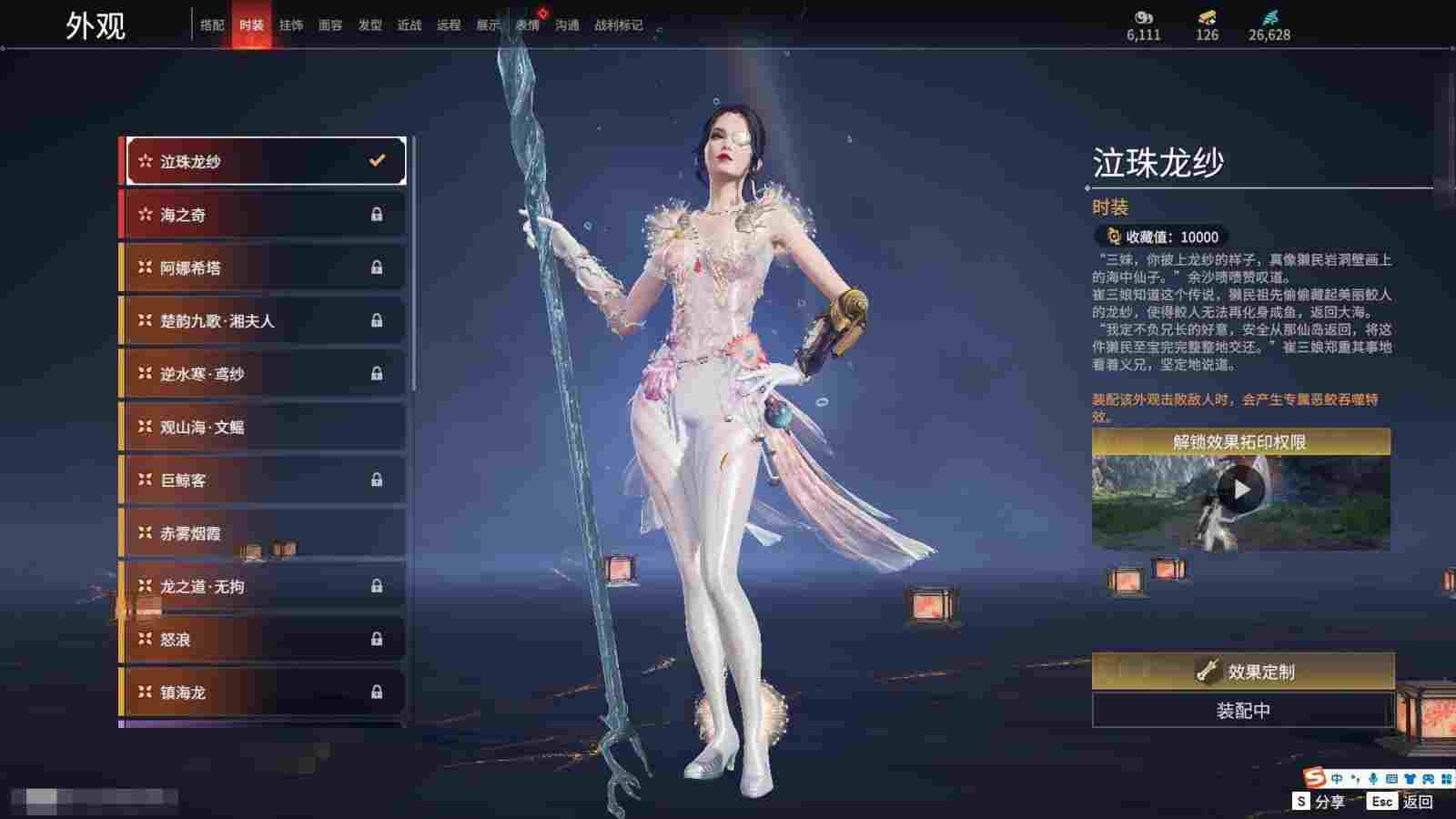Click the 解锁效果拓印权限 banner

pos(1241,442)
